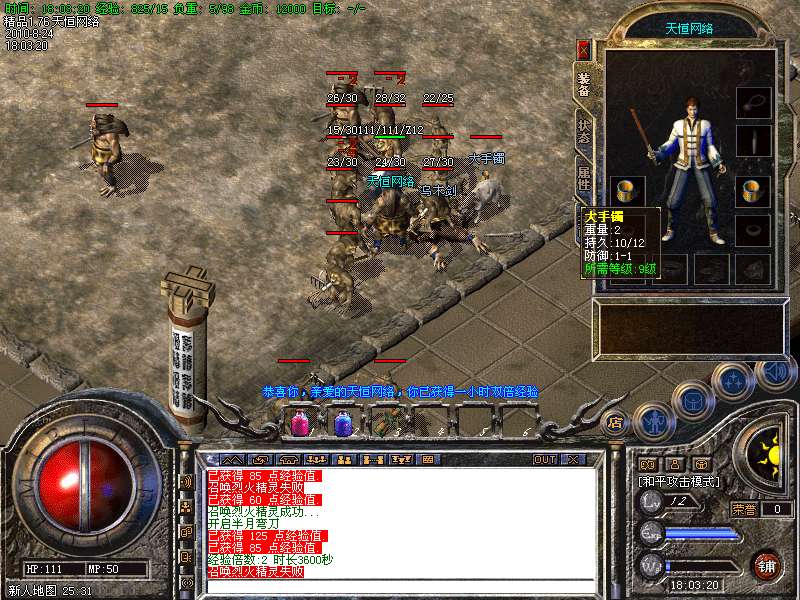Select the equipped necklace slot
This screenshot has height=600, width=800.
point(753,102)
